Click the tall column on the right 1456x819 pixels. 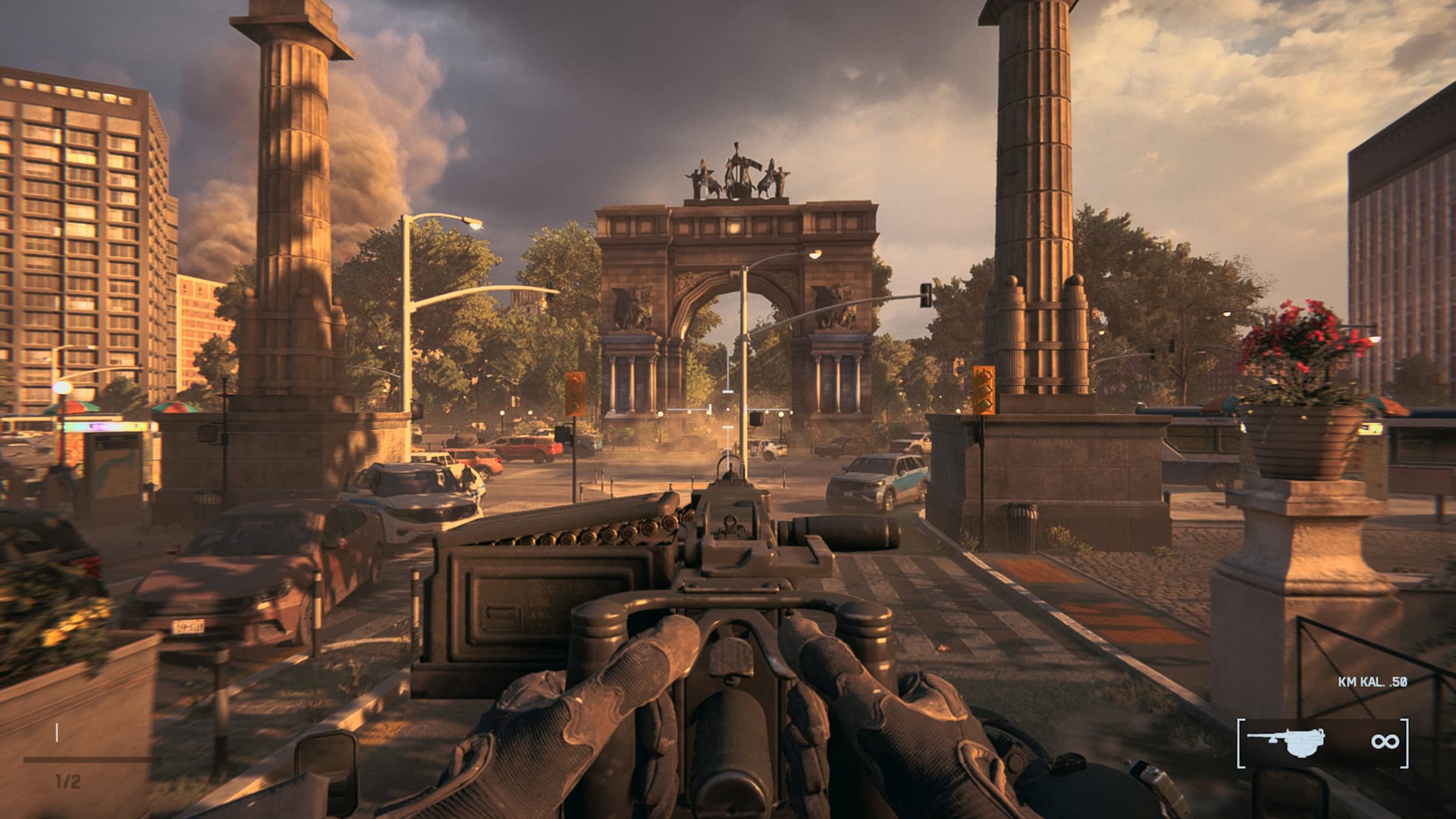(1035, 152)
